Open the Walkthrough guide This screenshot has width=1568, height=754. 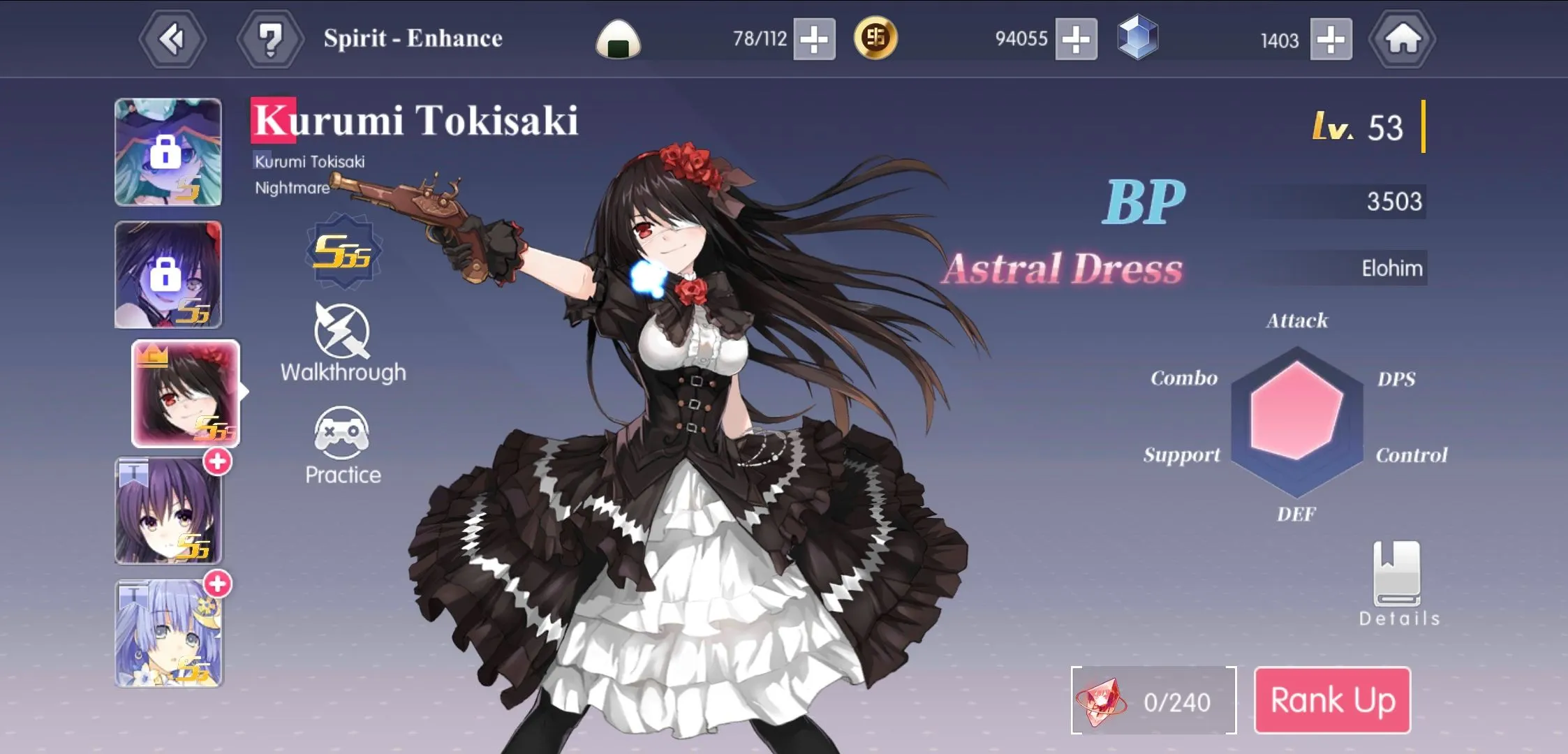pos(343,343)
